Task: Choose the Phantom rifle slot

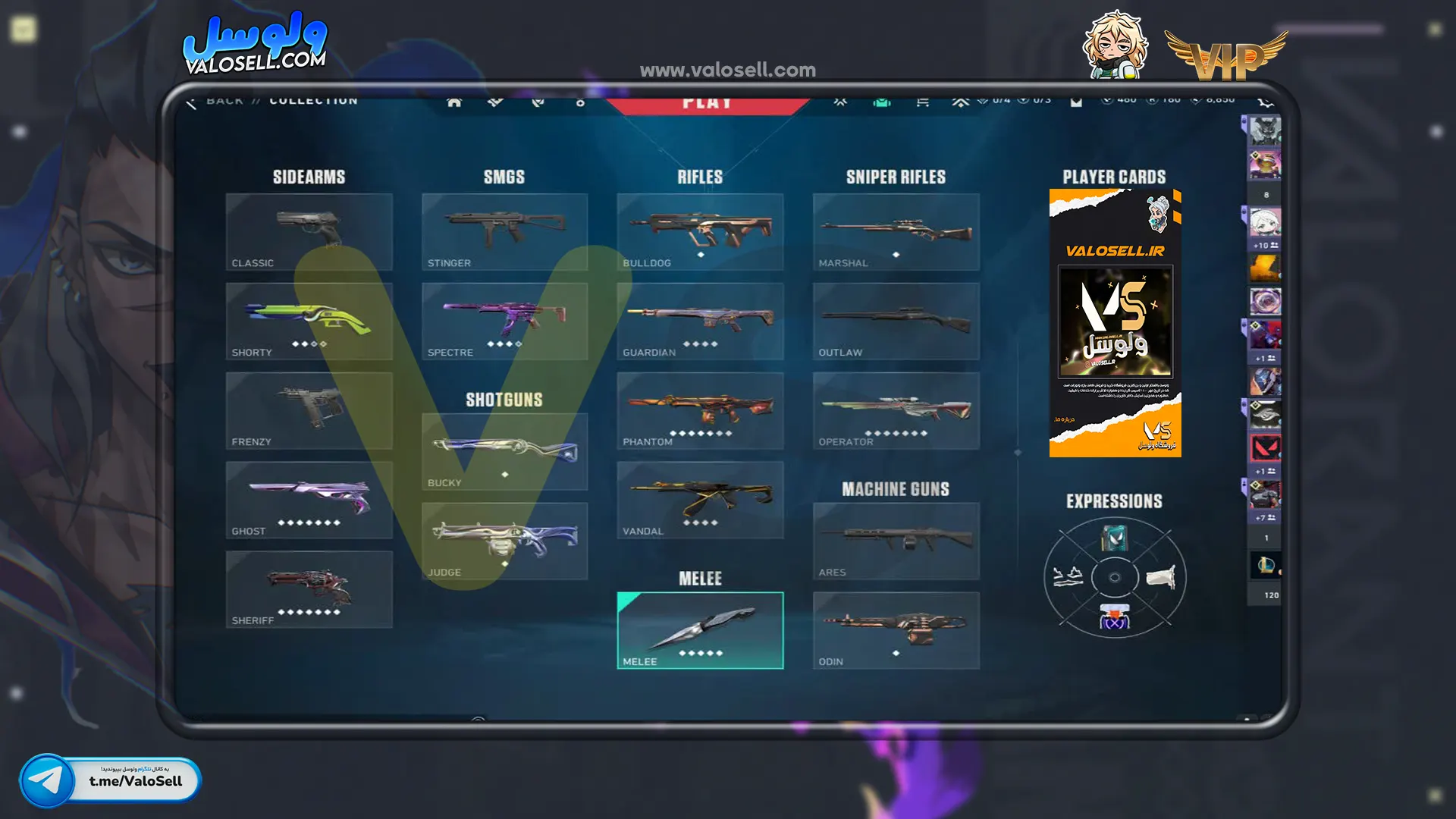Action: tap(700, 410)
